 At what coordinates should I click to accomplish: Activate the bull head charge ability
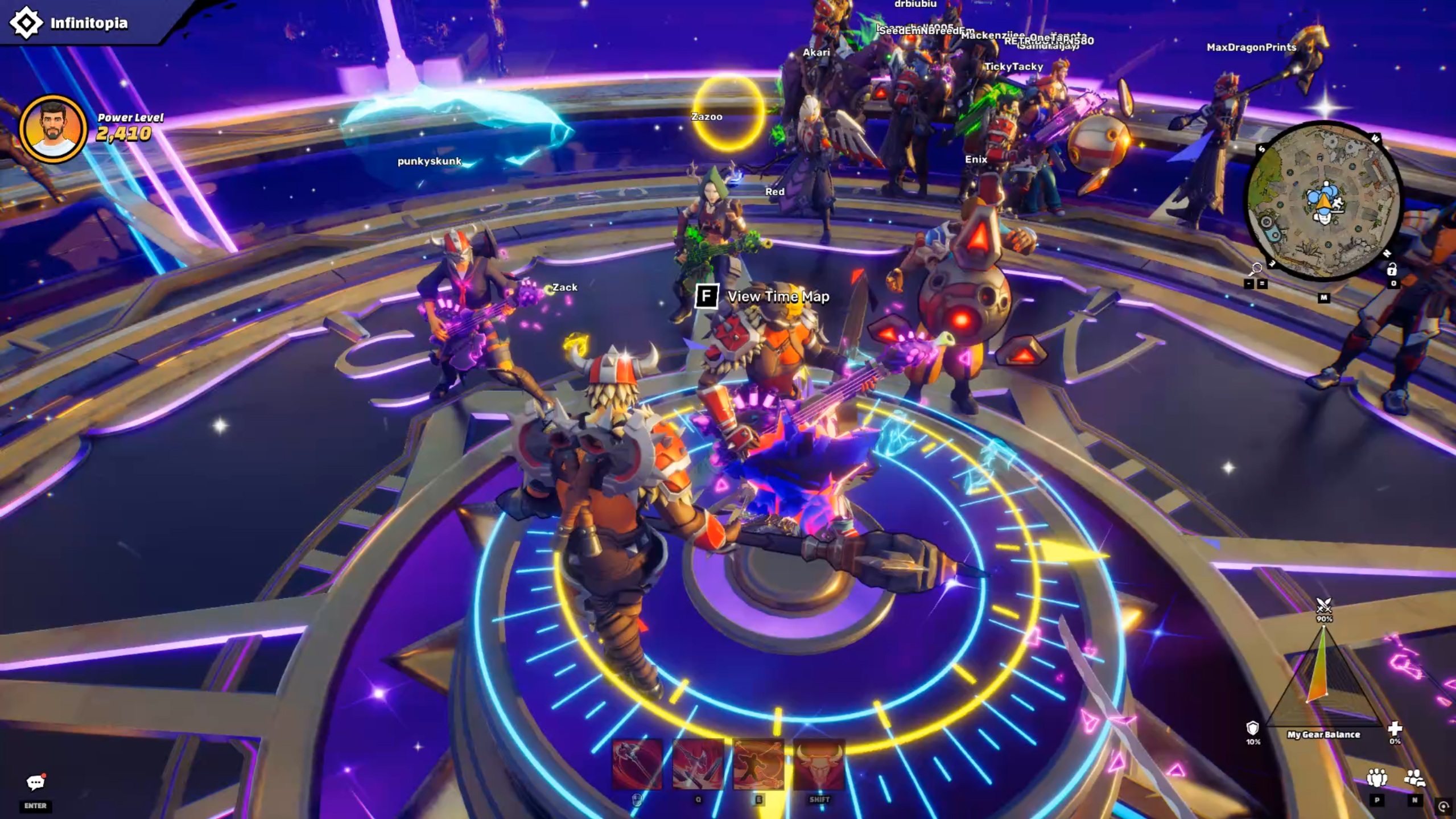[x=819, y=764]
